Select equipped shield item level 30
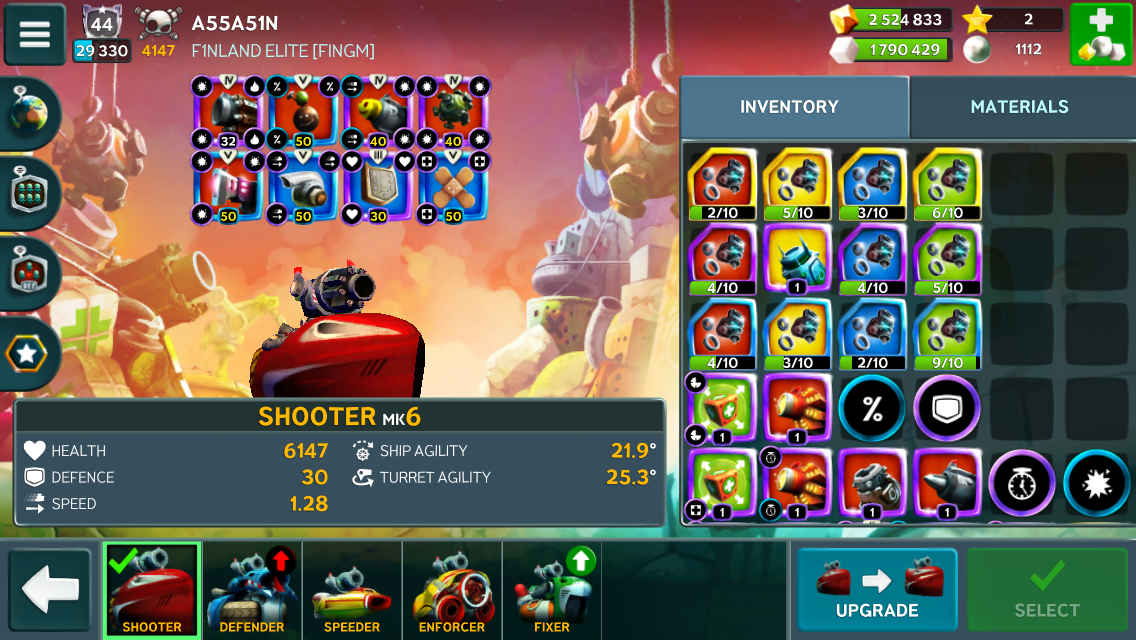This screenshot has height=640, width=1136. pyautogui.click(x=377, y=187)
